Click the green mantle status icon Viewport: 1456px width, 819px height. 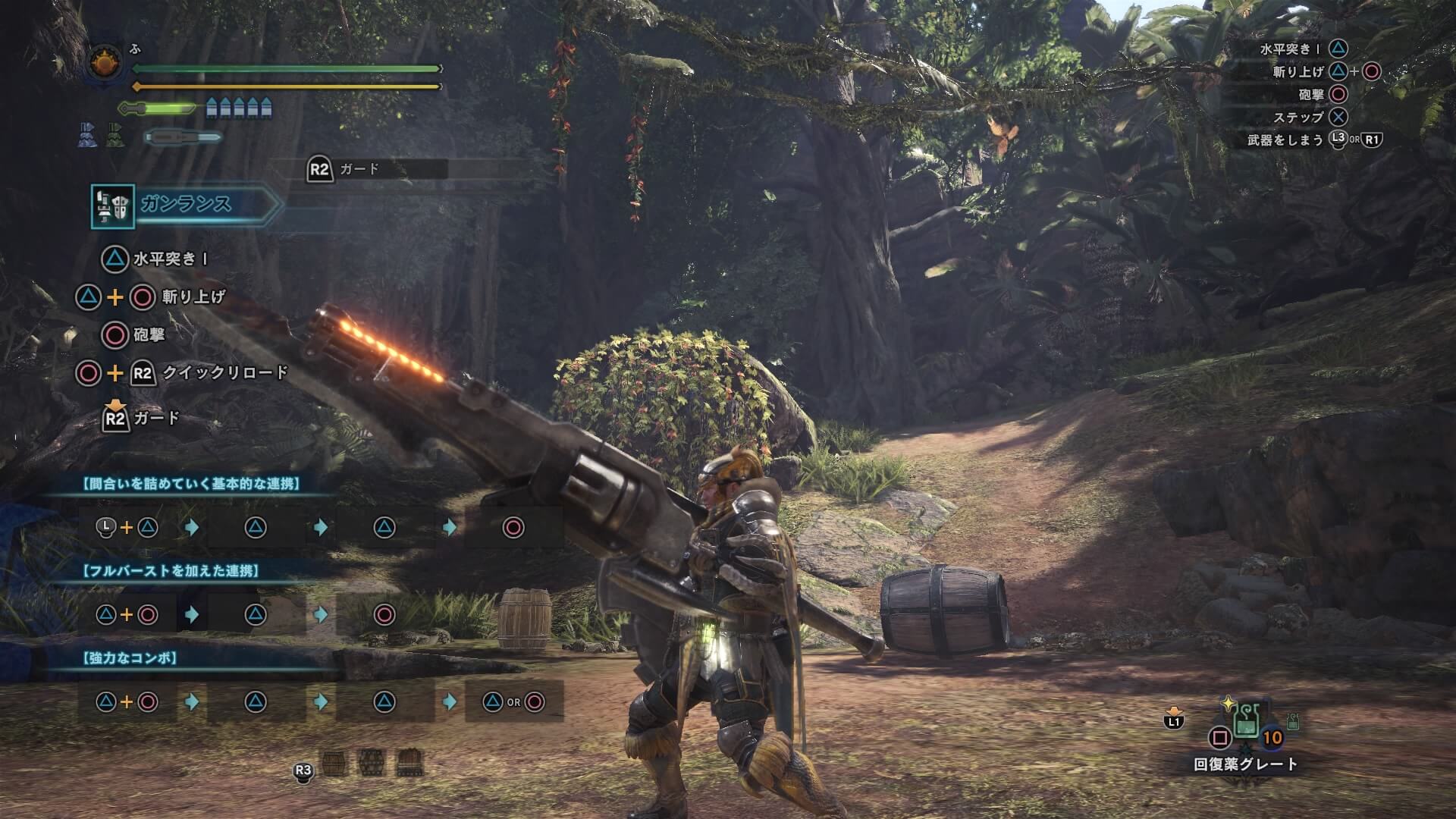115,136
